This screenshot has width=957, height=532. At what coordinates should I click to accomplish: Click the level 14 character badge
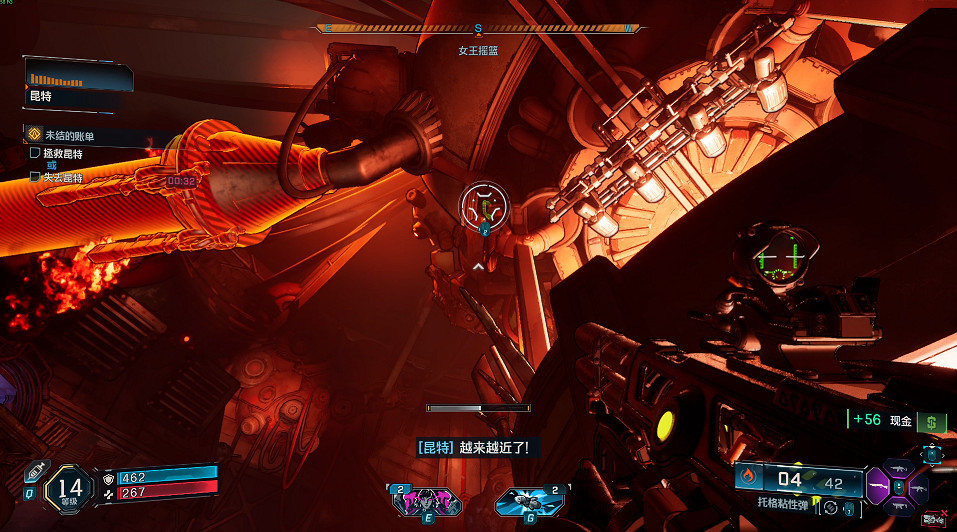[x=69, y=487]
